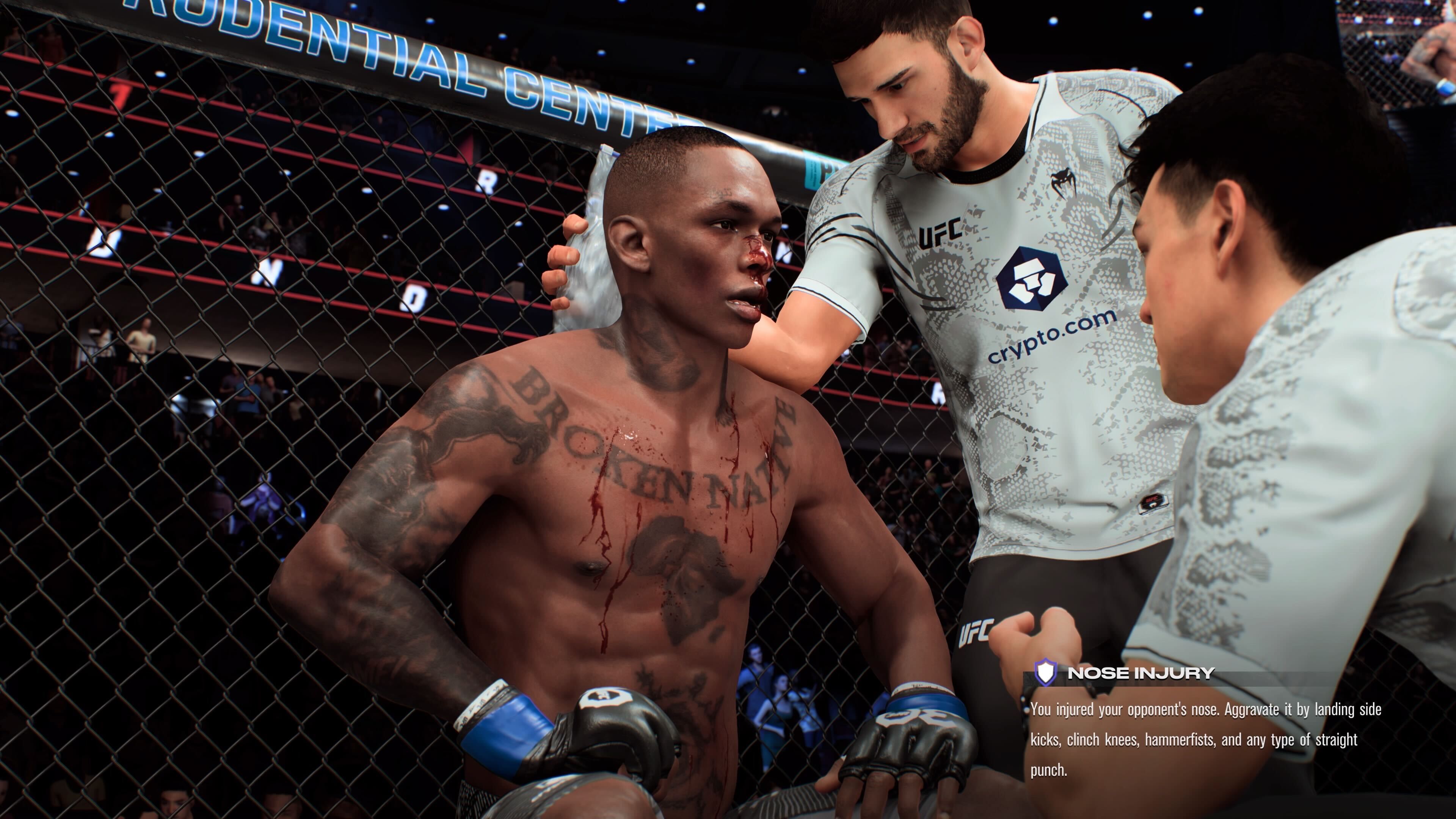Image resolution: width=1456 pixels, height=819 pixels.
Task: Click the Nose Injury shield icon
Action: (1045, 673)
